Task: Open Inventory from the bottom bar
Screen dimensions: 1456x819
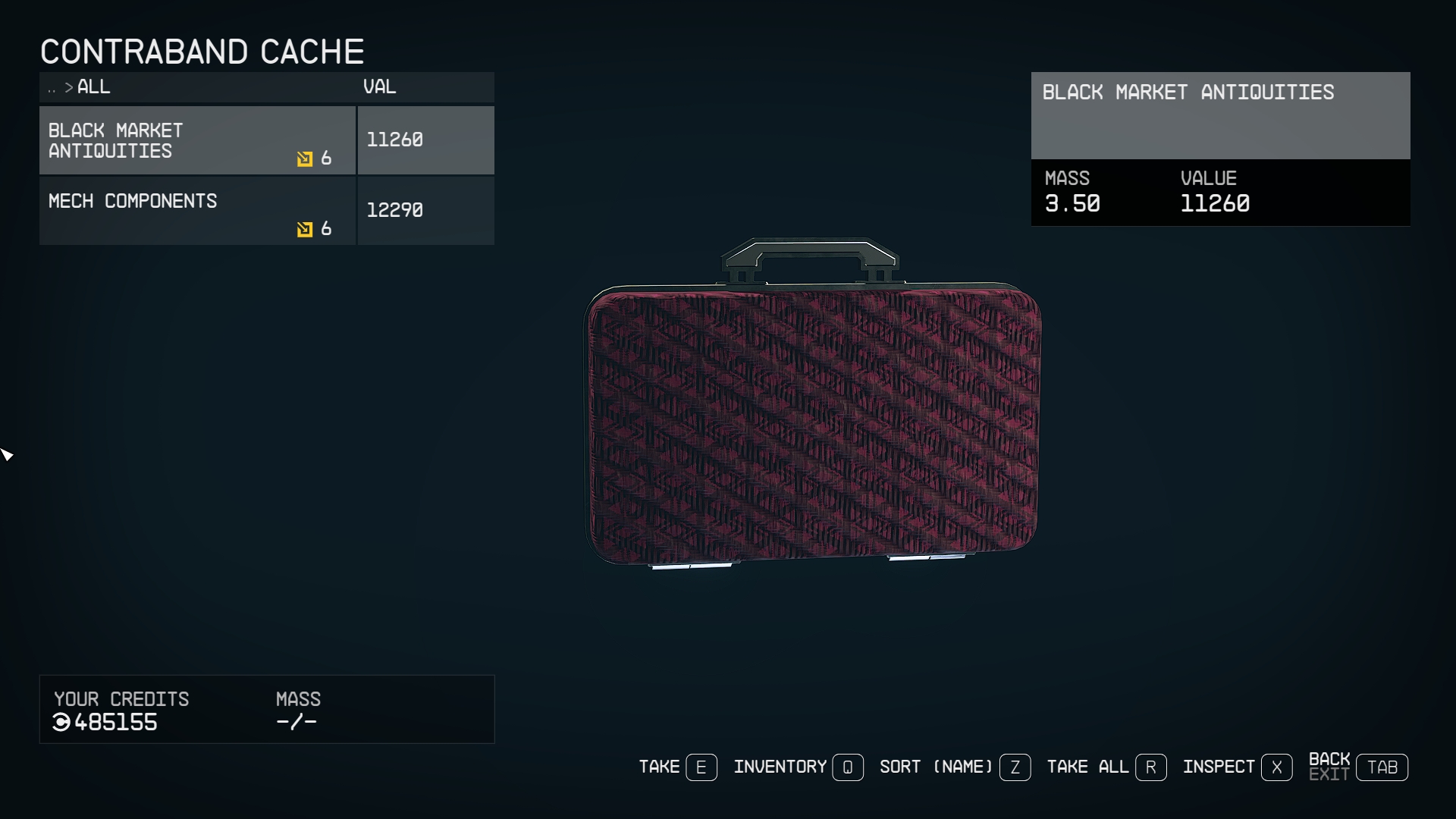Action: [798, 767]
